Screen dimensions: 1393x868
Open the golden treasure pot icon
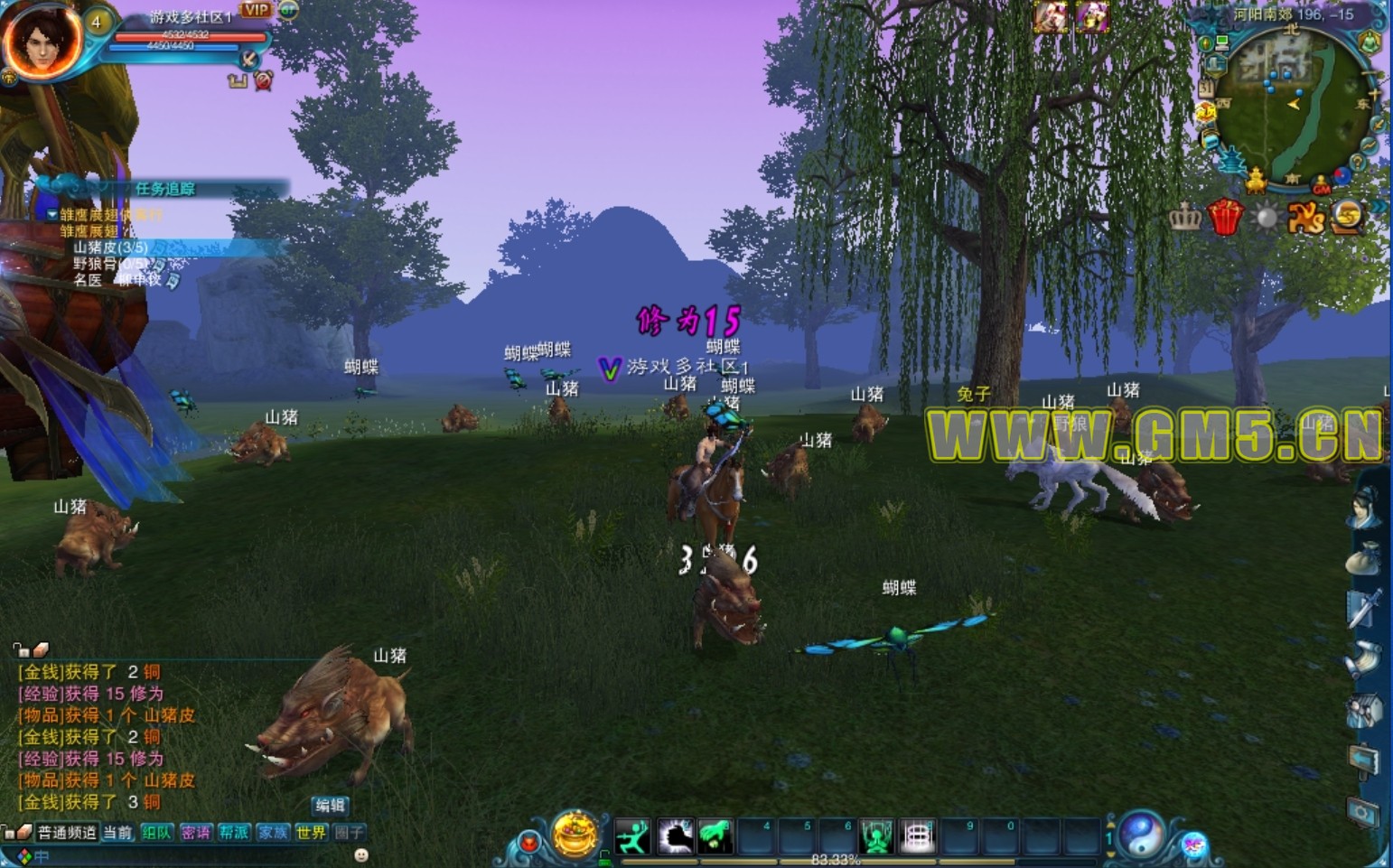[575, 833]
